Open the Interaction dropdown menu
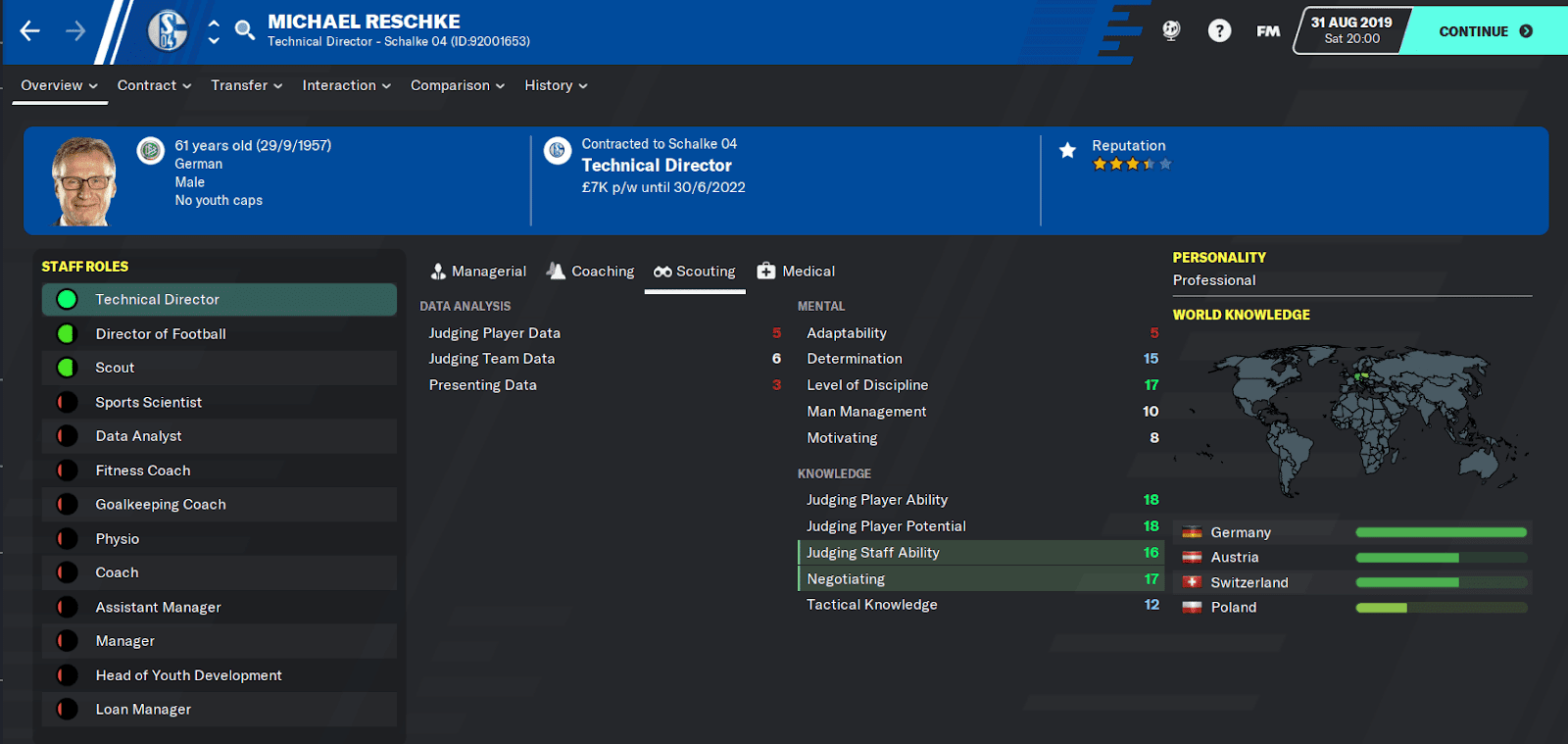Screen dimensions: 1568x744 coord(345,85)
